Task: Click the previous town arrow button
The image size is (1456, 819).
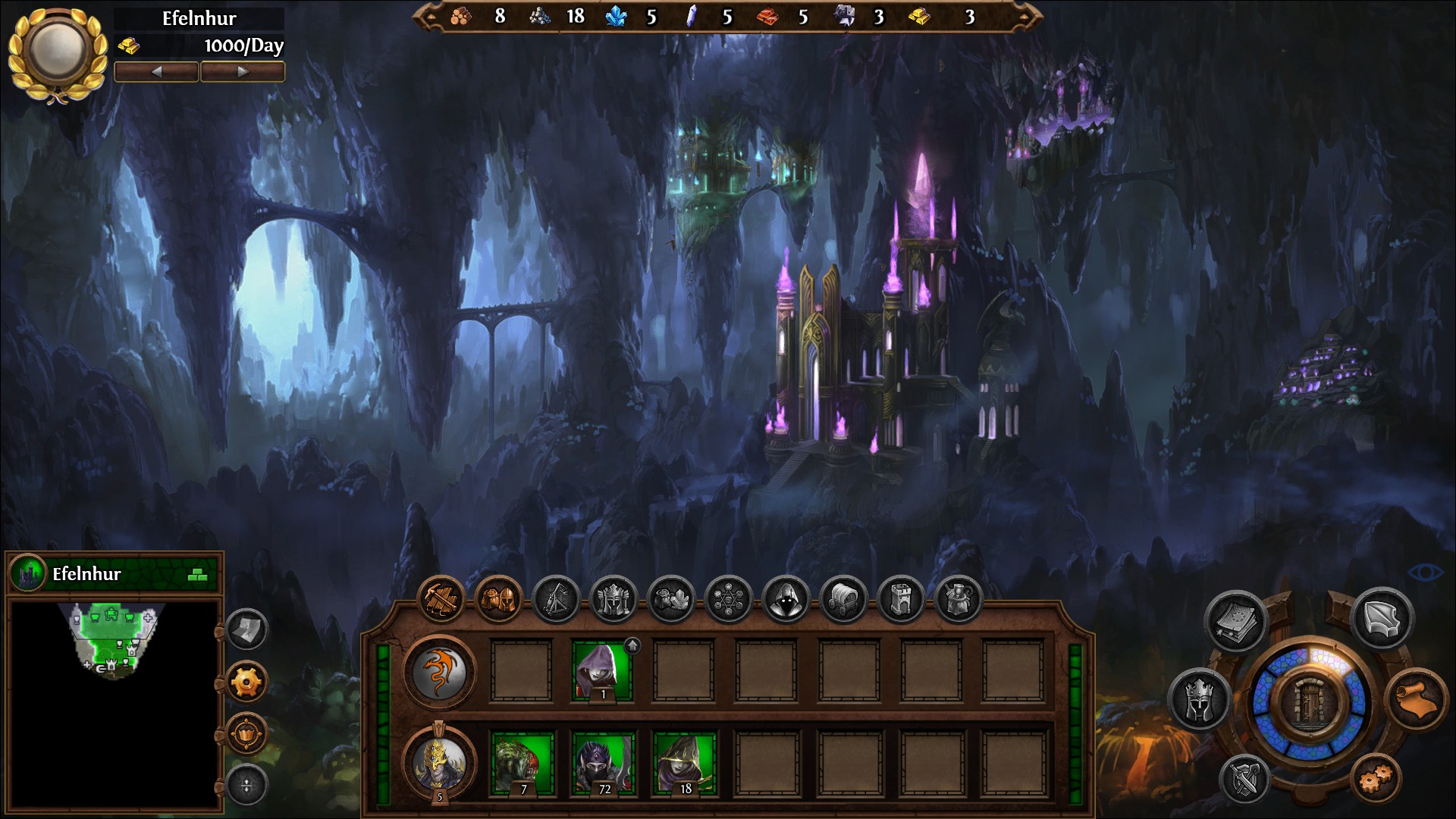Action: pos(156,72)
